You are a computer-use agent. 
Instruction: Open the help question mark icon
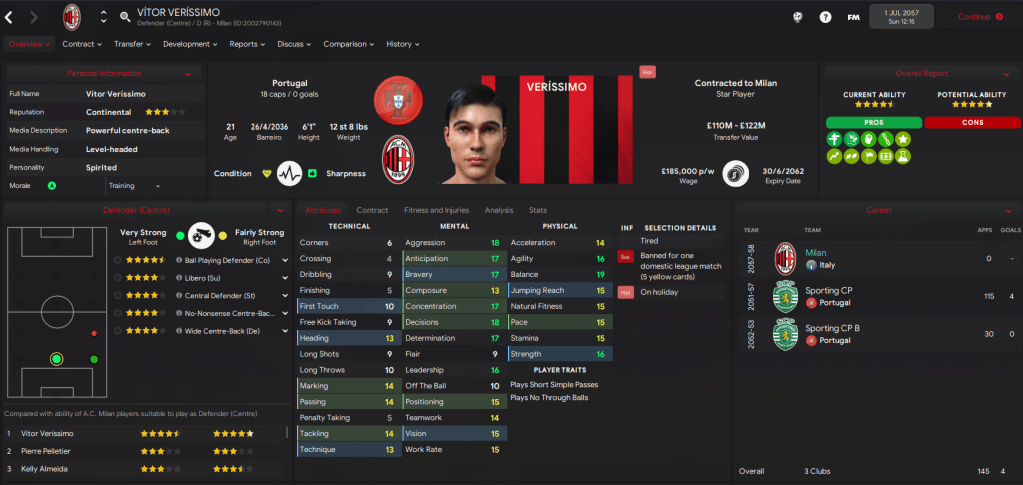click(x=825, y=17)
